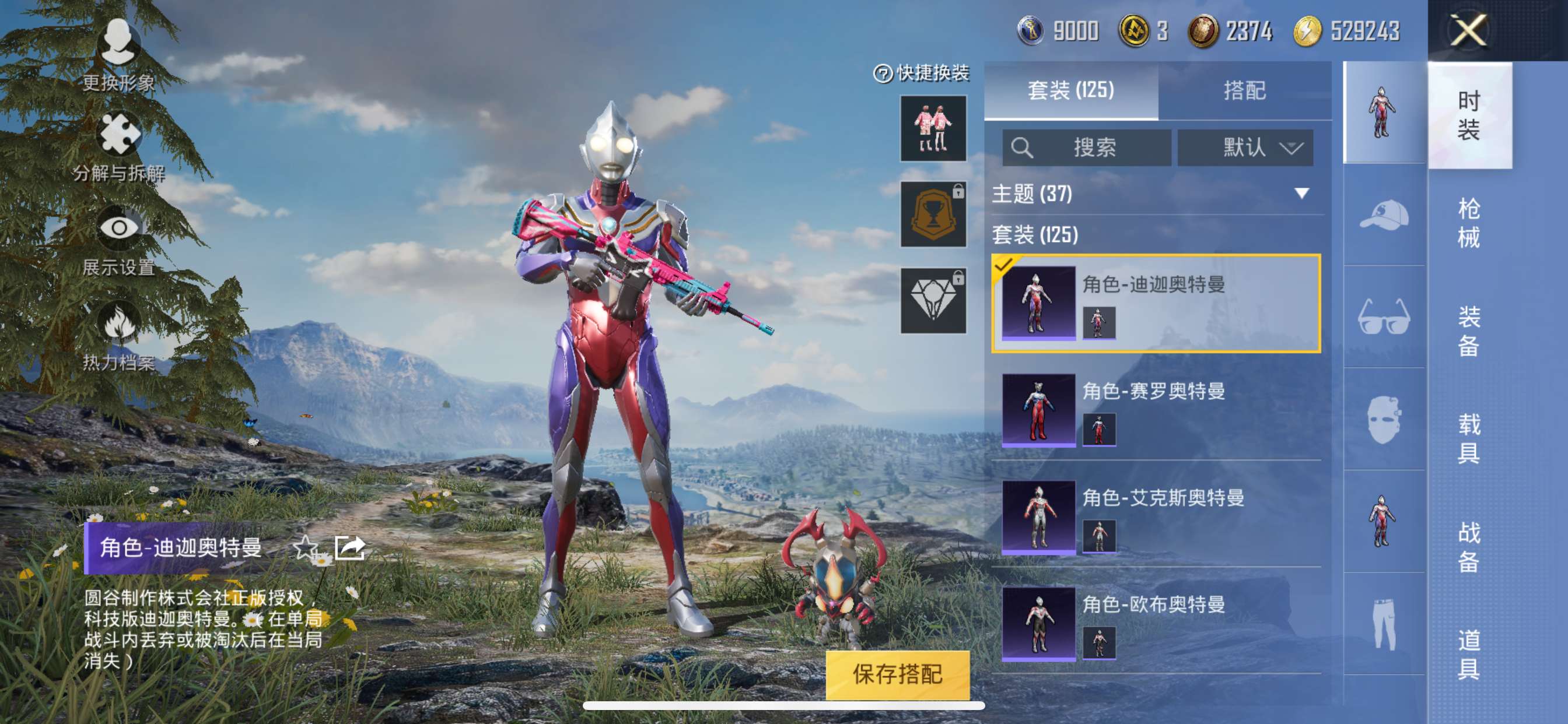Favorite the outfit with the star icon

[306, 547]
